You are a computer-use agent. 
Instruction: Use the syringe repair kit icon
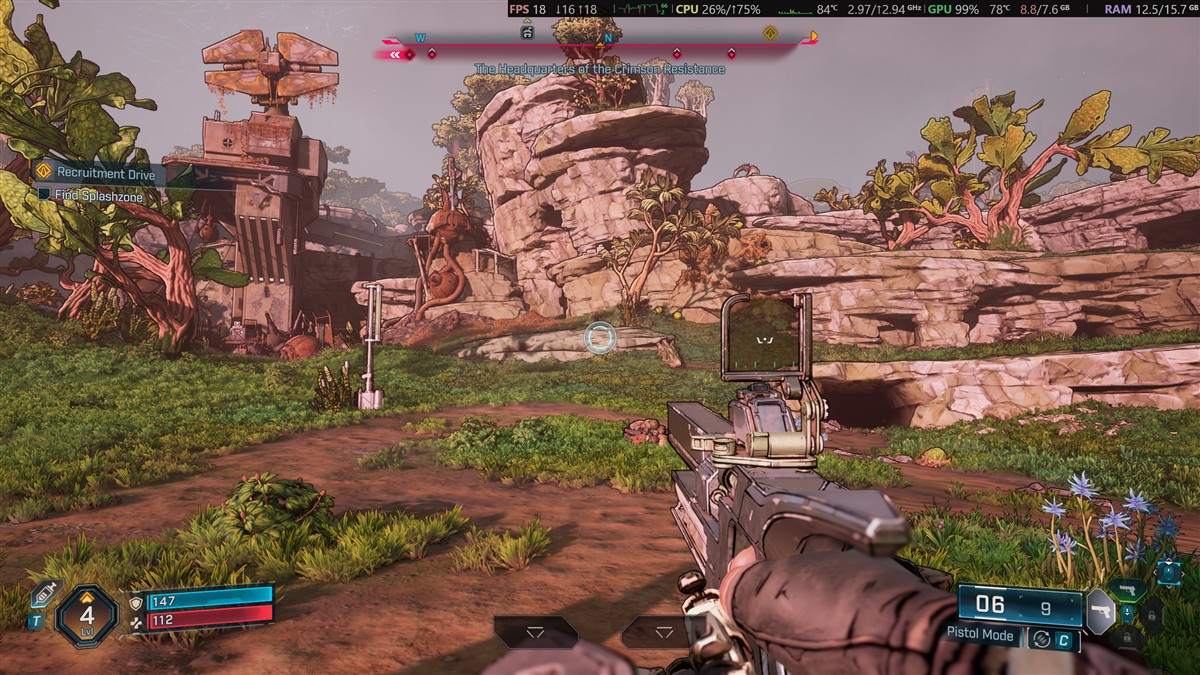(x=44, y=595)
